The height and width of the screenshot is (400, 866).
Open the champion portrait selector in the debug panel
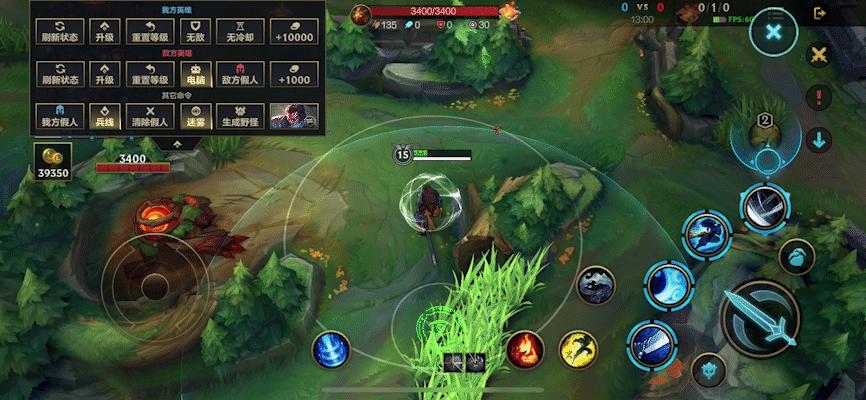pos(293,115)
